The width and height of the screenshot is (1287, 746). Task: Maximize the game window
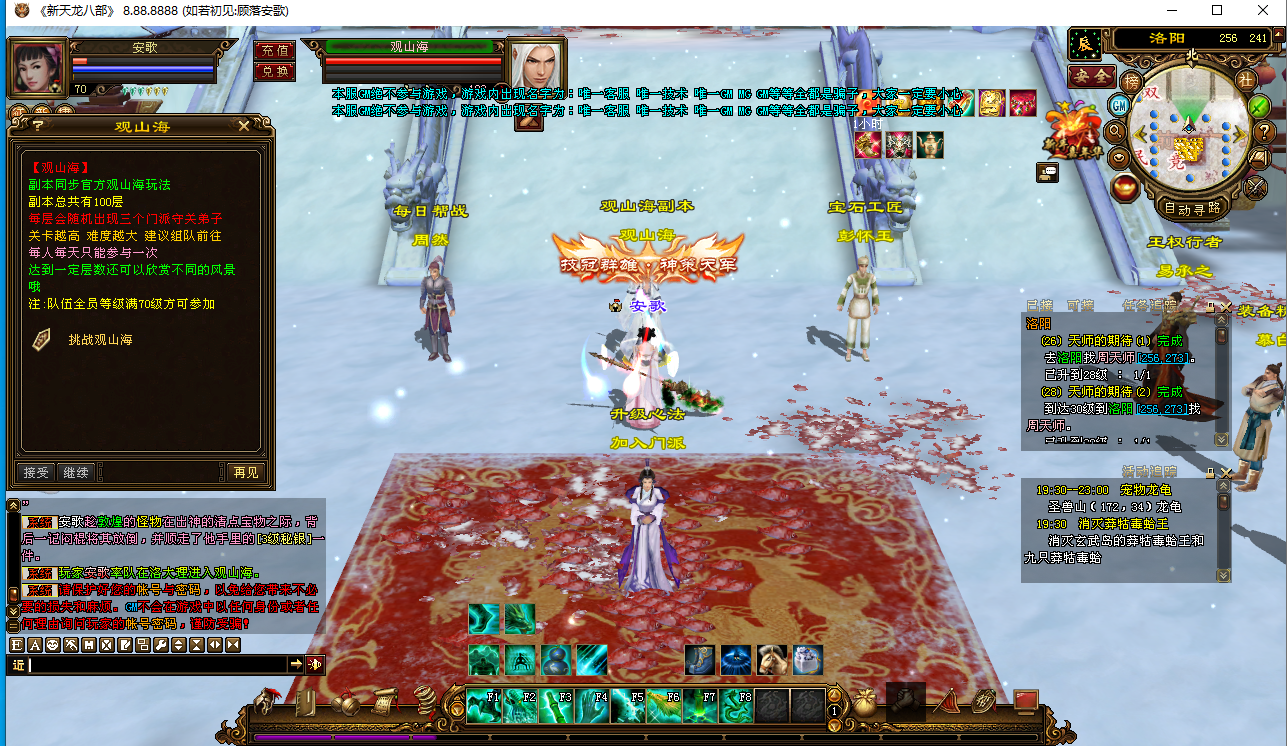[1217, 10]
